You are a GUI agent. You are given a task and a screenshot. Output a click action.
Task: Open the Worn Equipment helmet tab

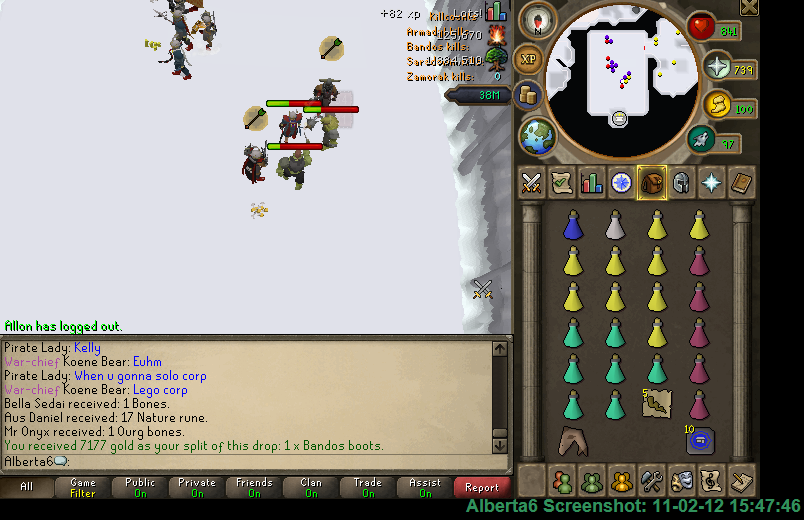point(682,182)
